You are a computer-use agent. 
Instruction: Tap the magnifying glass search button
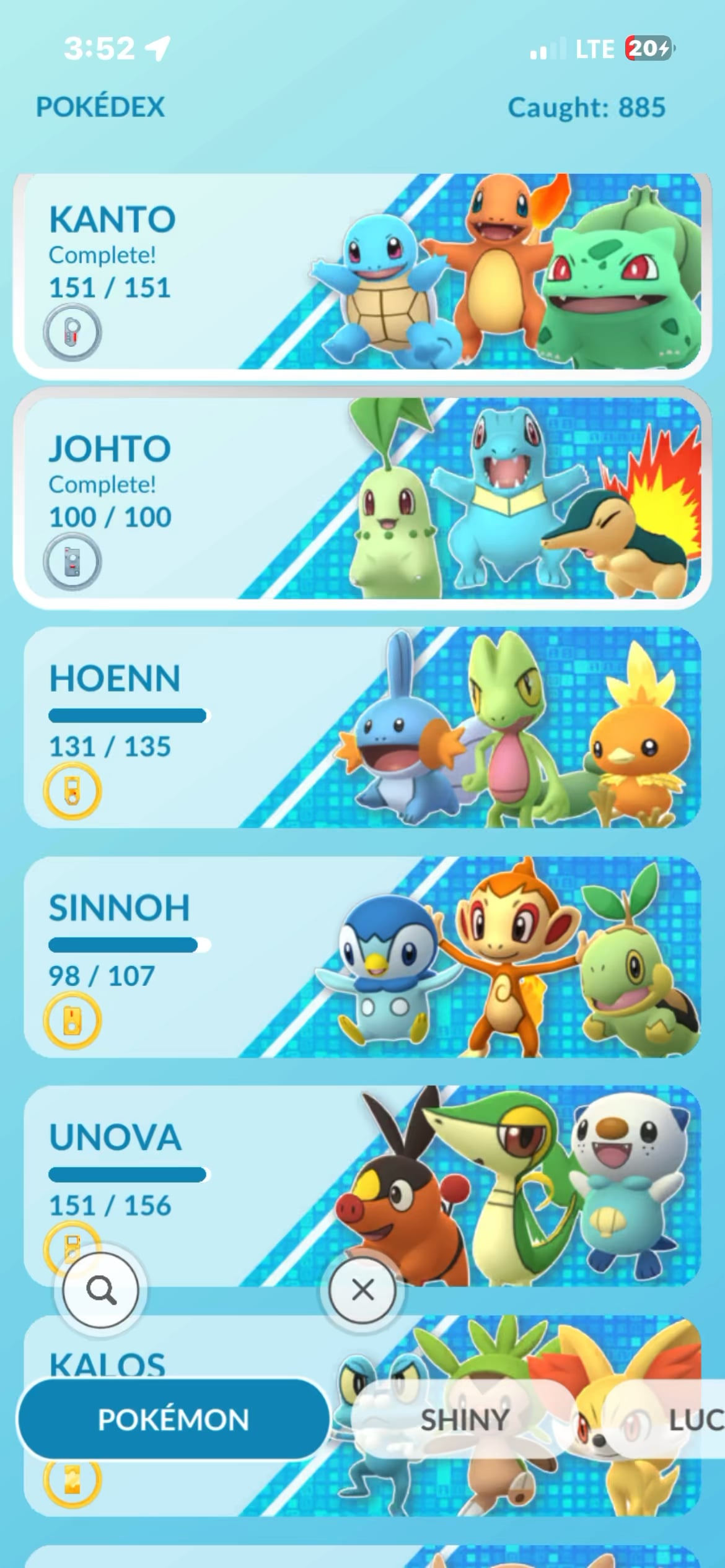tap(101, 1291)
